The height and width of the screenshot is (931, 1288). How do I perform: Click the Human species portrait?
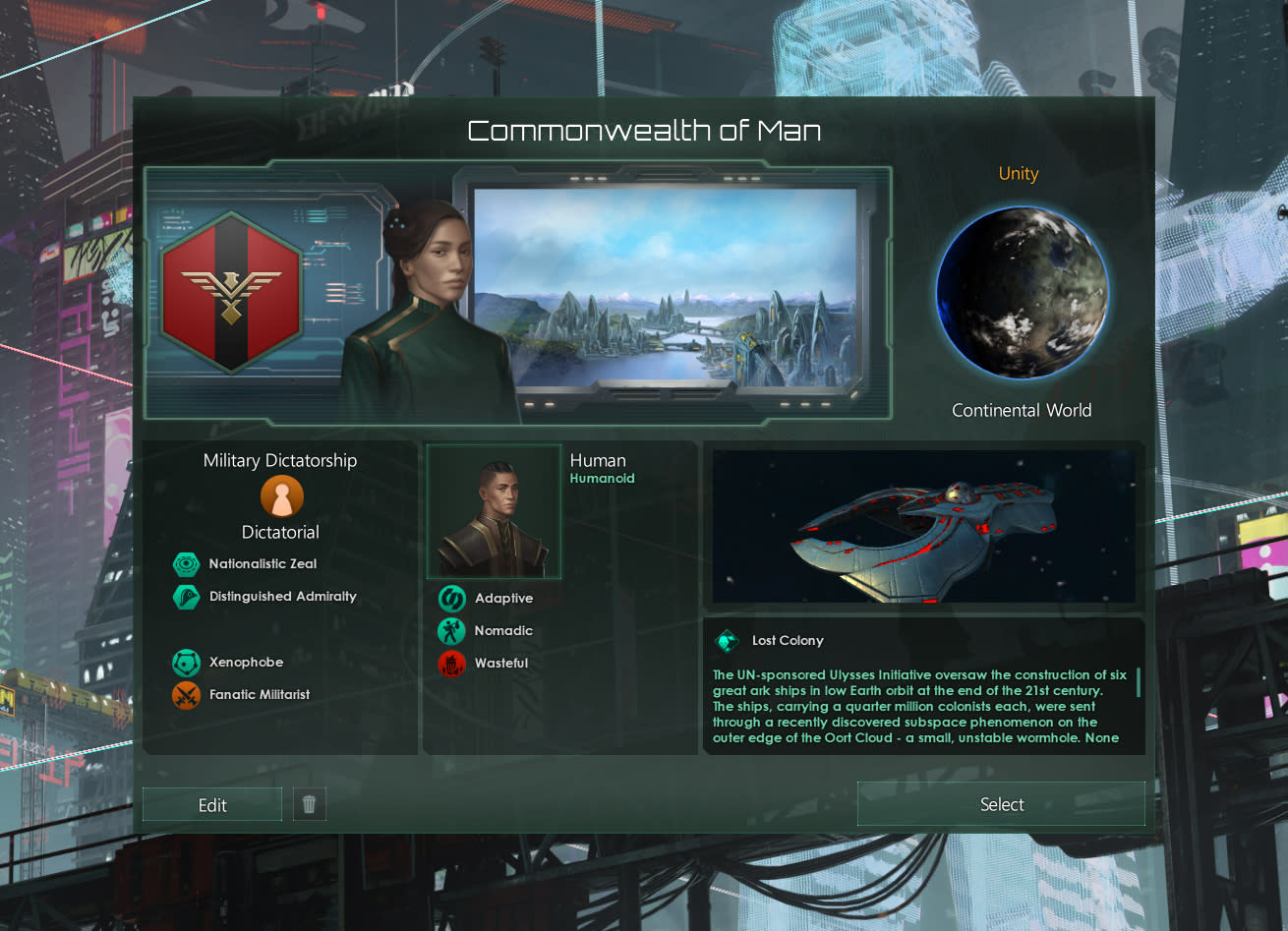tap(494, 512)
